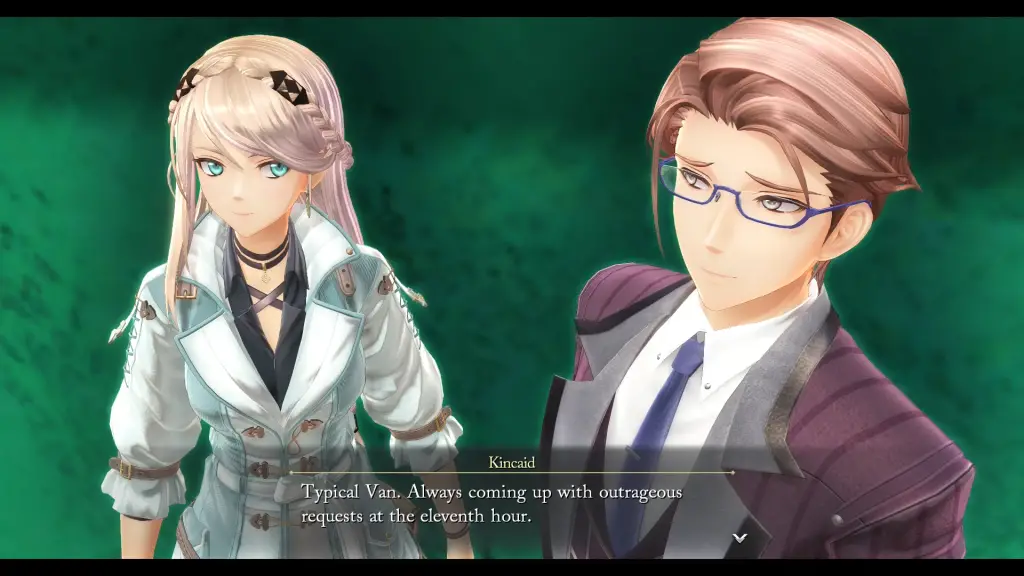This screenshot has height=576, width=1024.
Task: Advance dialogue with the down arrow indicator
Action: pyautogui.click(x=739, y=537)
